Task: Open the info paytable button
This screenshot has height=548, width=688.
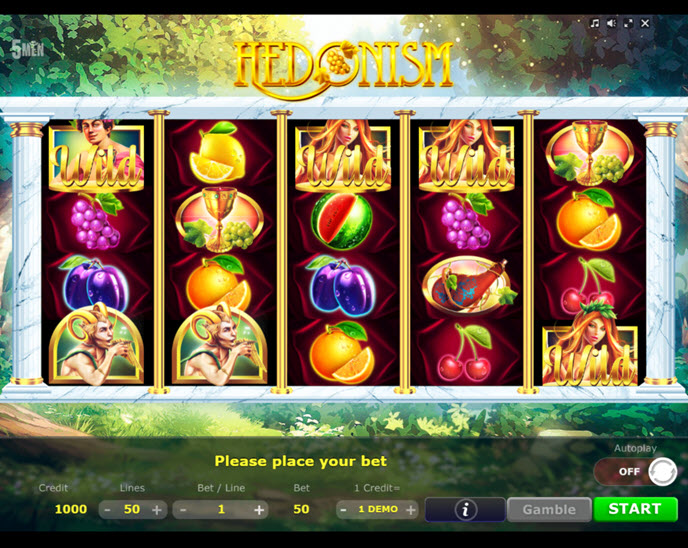Action: click(x=465, y=509)
